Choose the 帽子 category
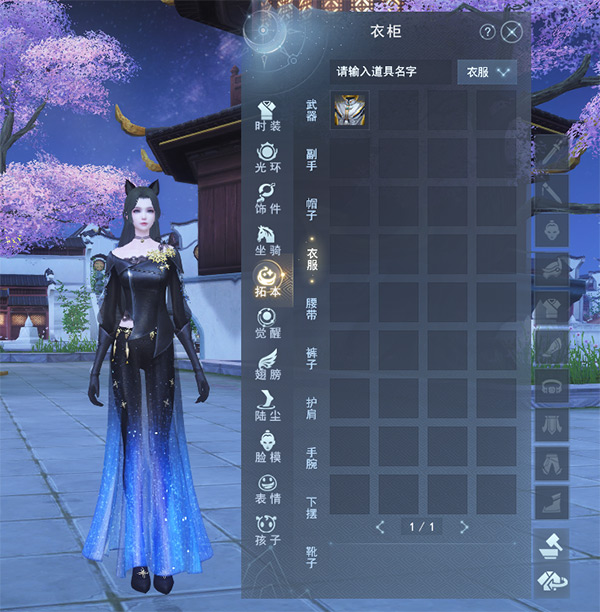 coord(311,206)
